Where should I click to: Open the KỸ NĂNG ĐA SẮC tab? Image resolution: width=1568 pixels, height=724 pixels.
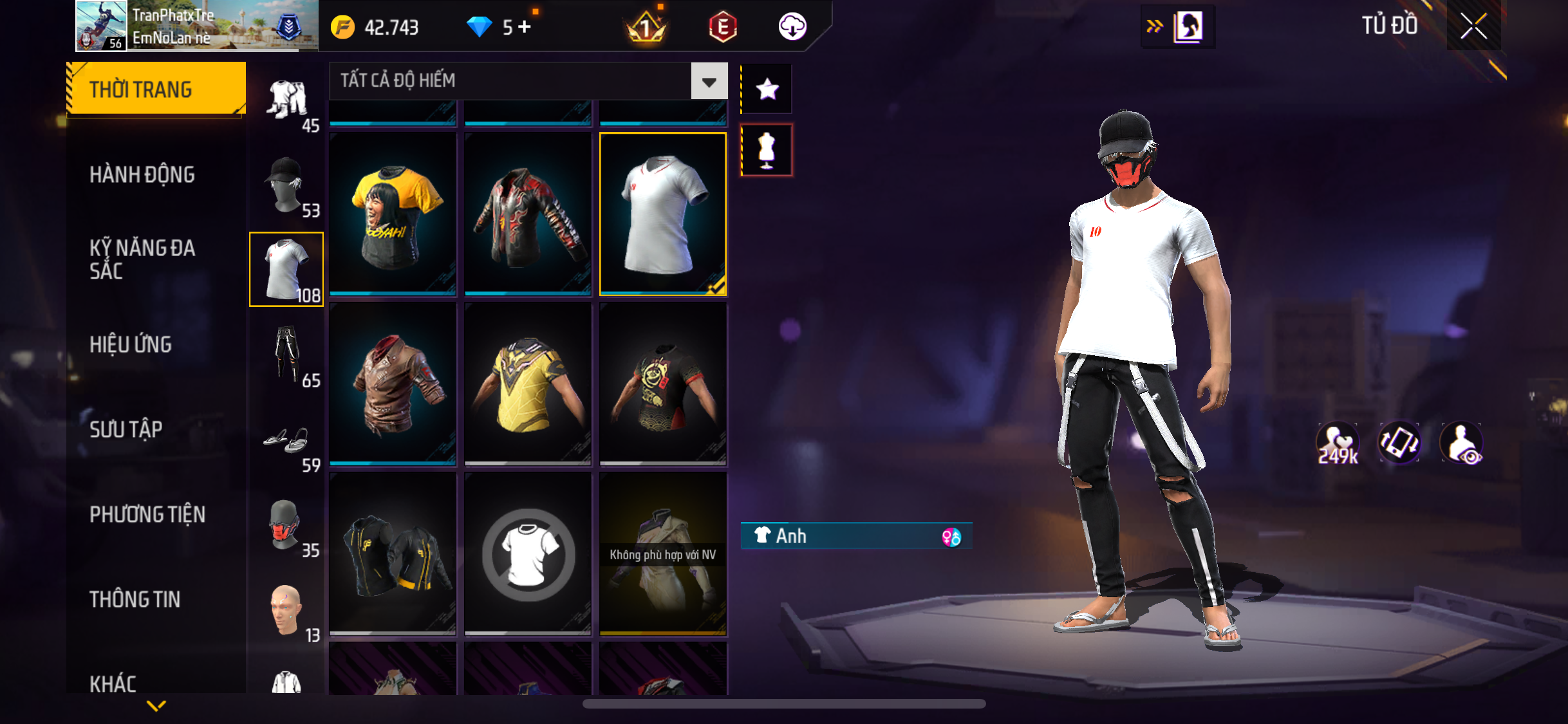[142, 259]
